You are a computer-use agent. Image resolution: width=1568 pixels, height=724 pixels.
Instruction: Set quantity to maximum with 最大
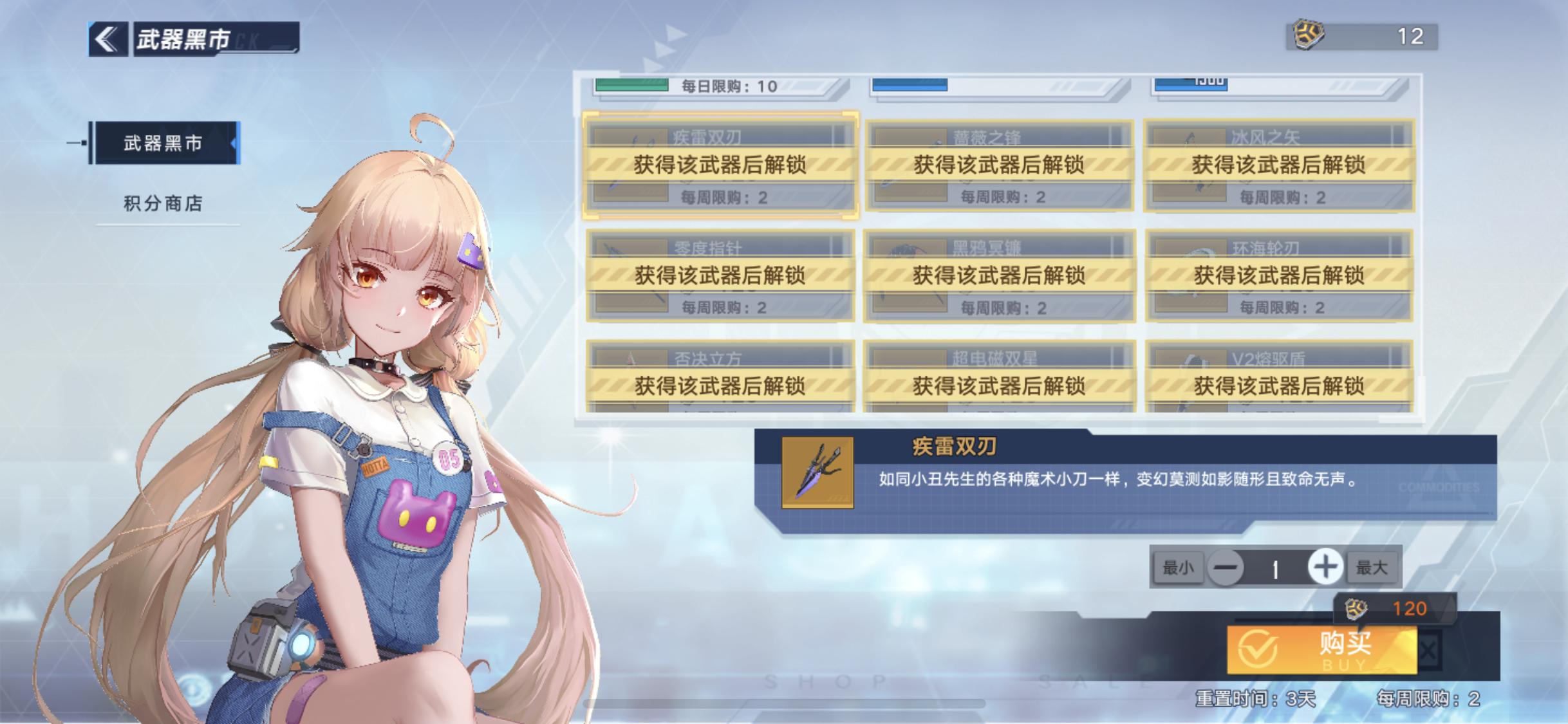tap(1372, 568)
